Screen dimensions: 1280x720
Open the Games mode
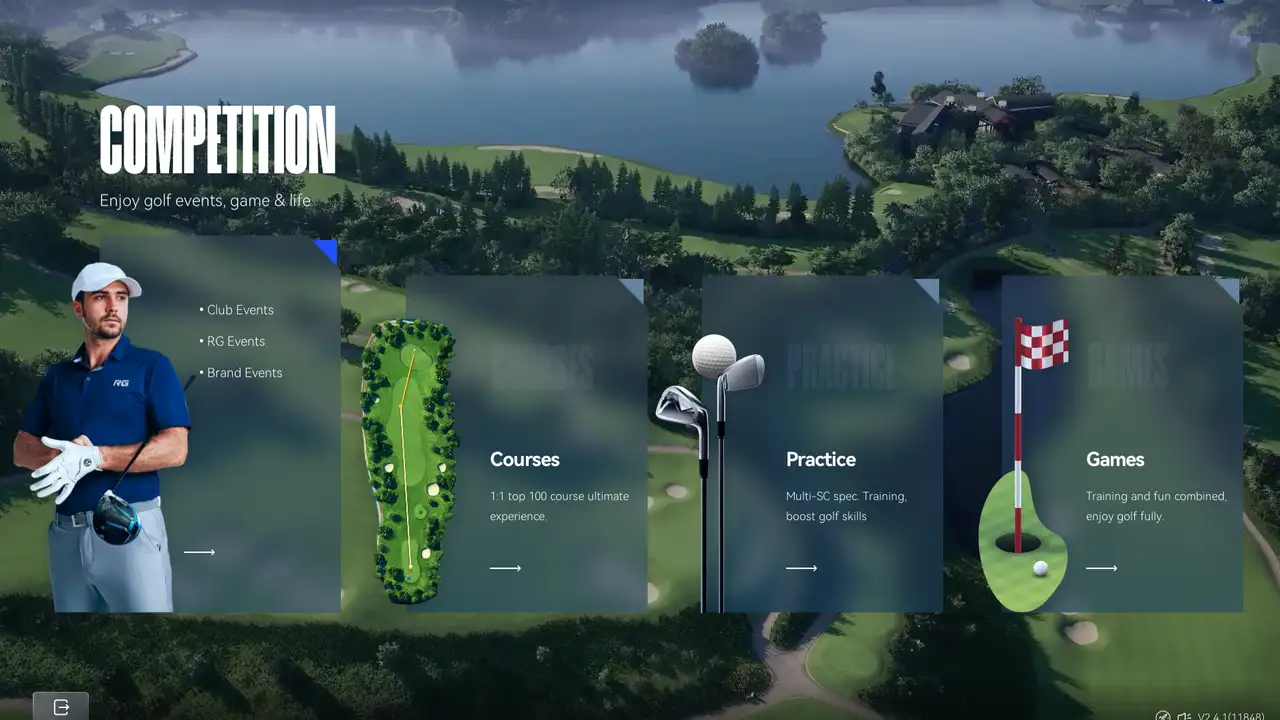point(1114,459)
